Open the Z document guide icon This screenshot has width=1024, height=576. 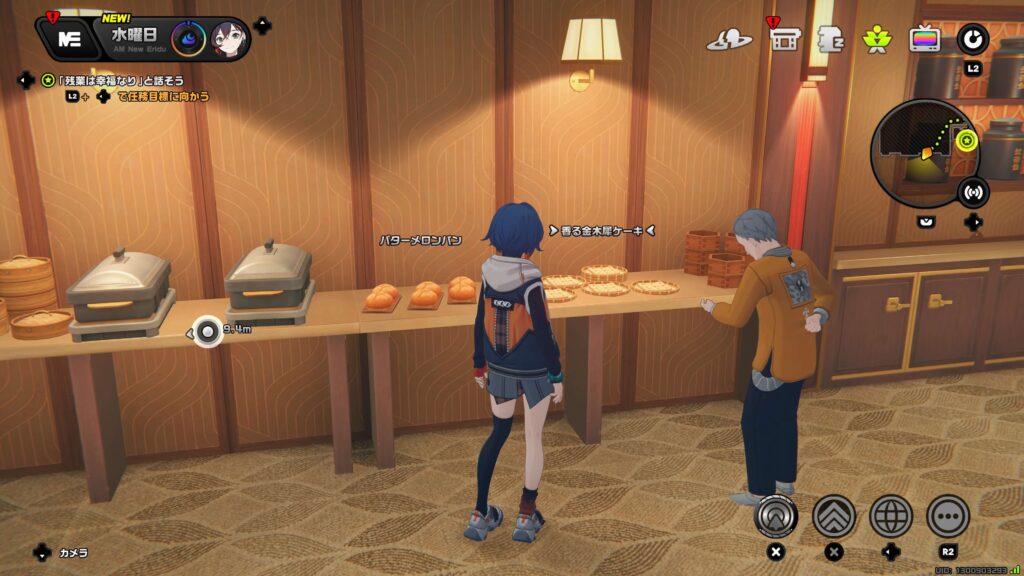831,40
